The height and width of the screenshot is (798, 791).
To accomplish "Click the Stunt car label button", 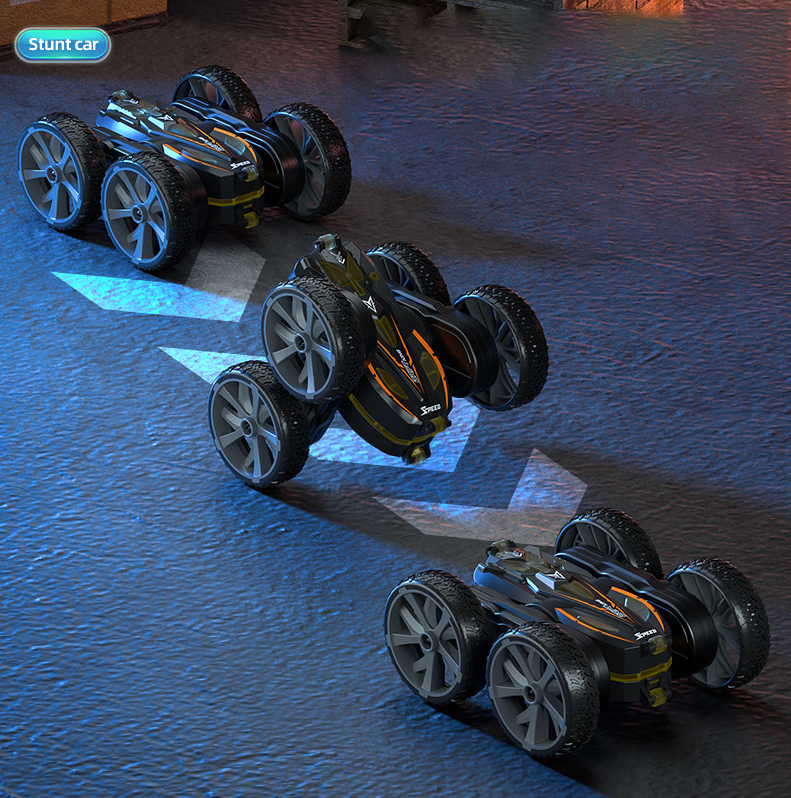I will click(62, 44).
